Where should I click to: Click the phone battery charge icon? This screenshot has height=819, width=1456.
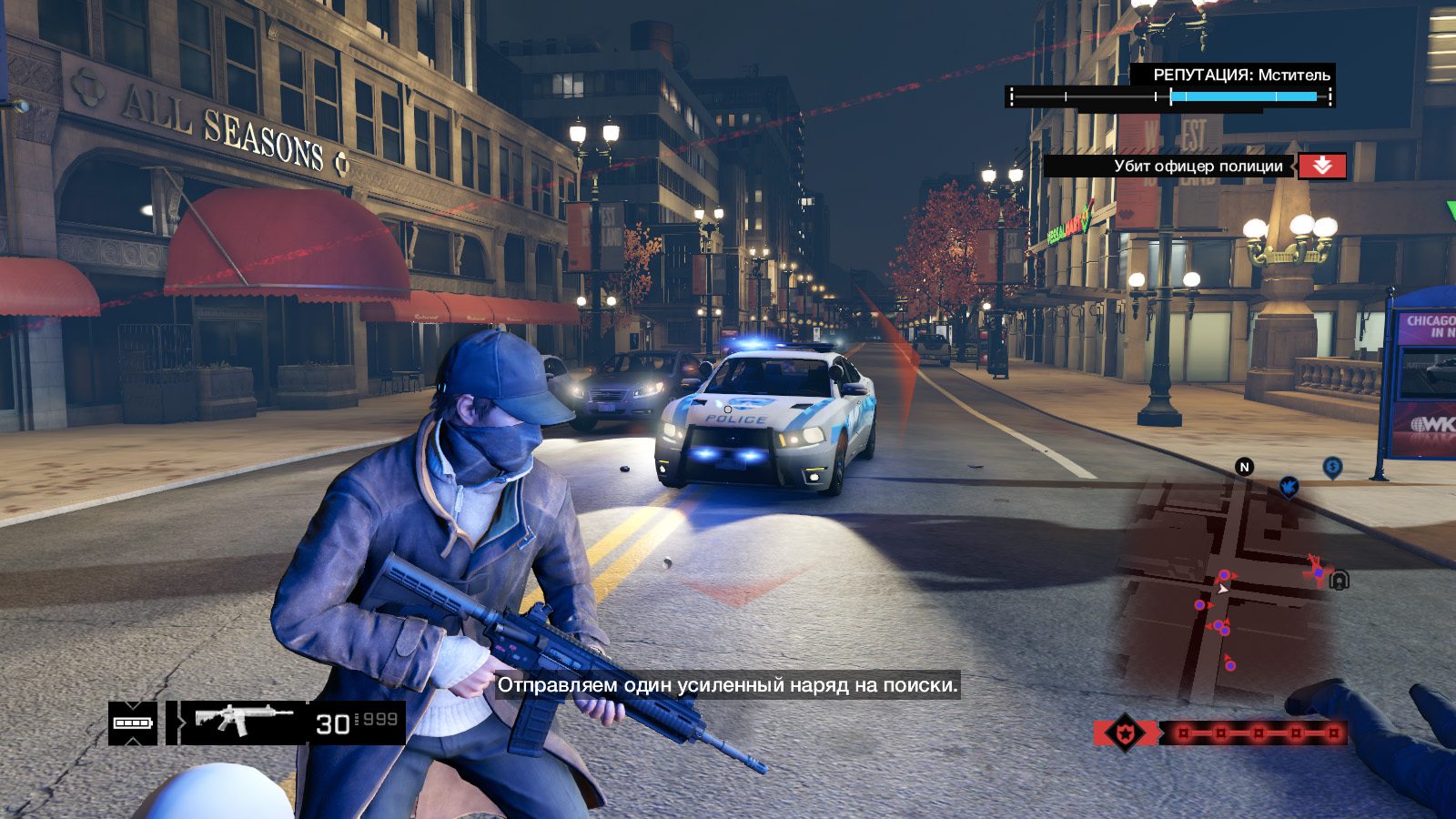[x=133, y=723]
